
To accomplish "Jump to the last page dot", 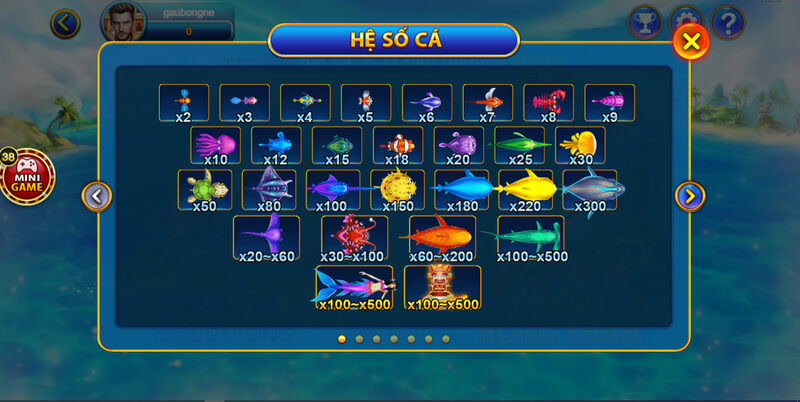I will 446,339.
